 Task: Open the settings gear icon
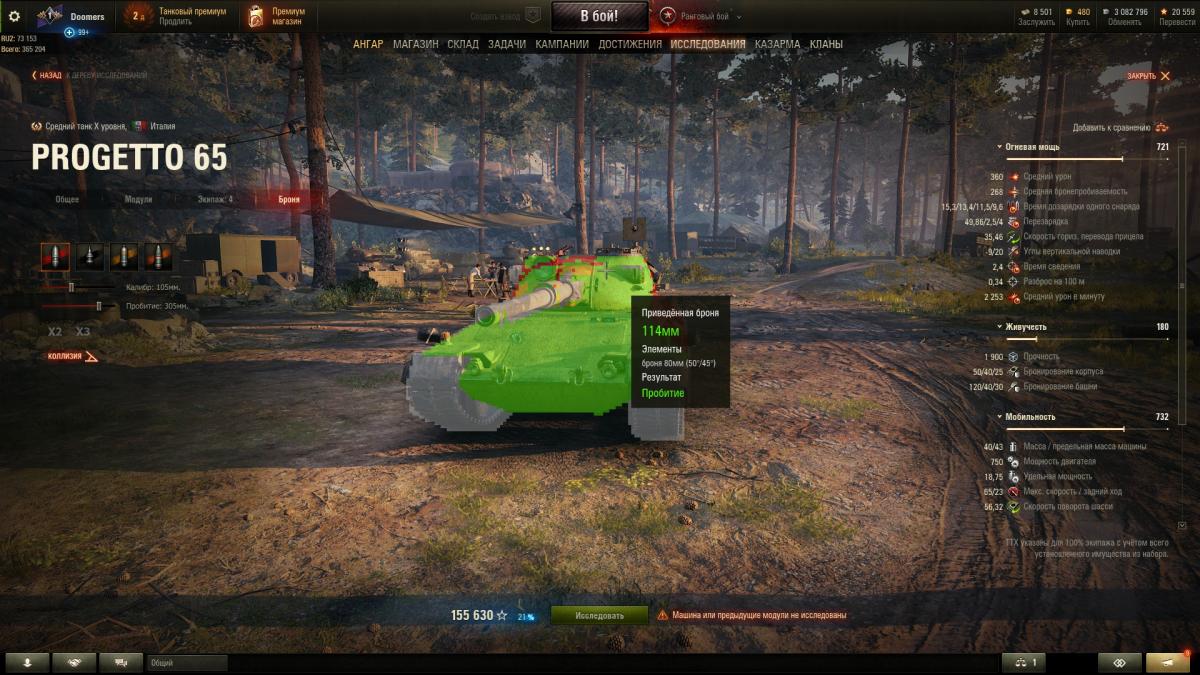click(14, 16)
